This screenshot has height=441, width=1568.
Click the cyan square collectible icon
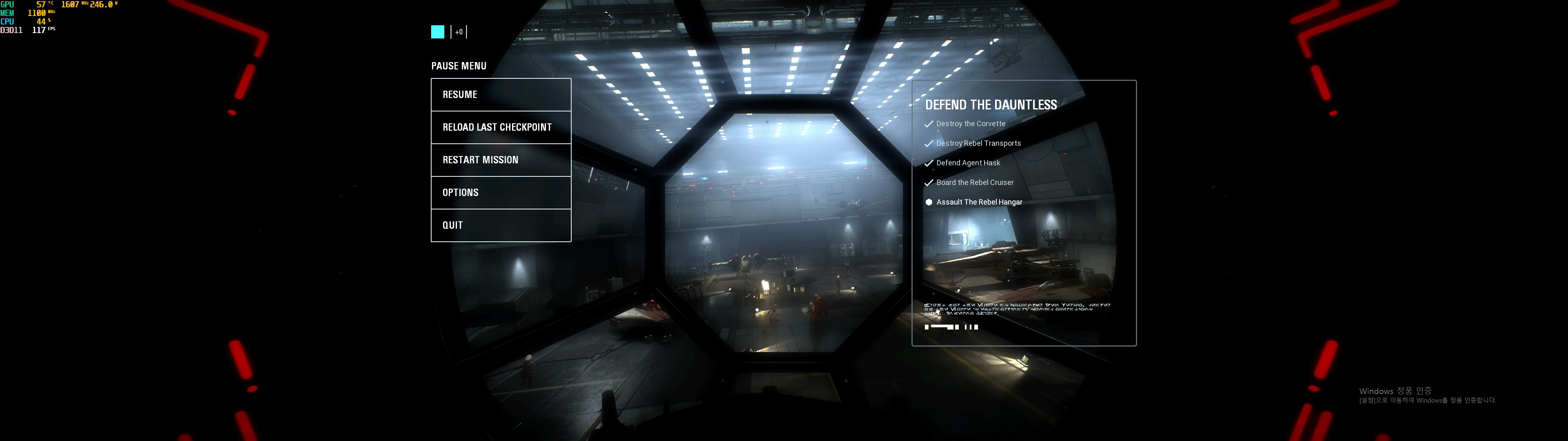click(x=438, y=32)
